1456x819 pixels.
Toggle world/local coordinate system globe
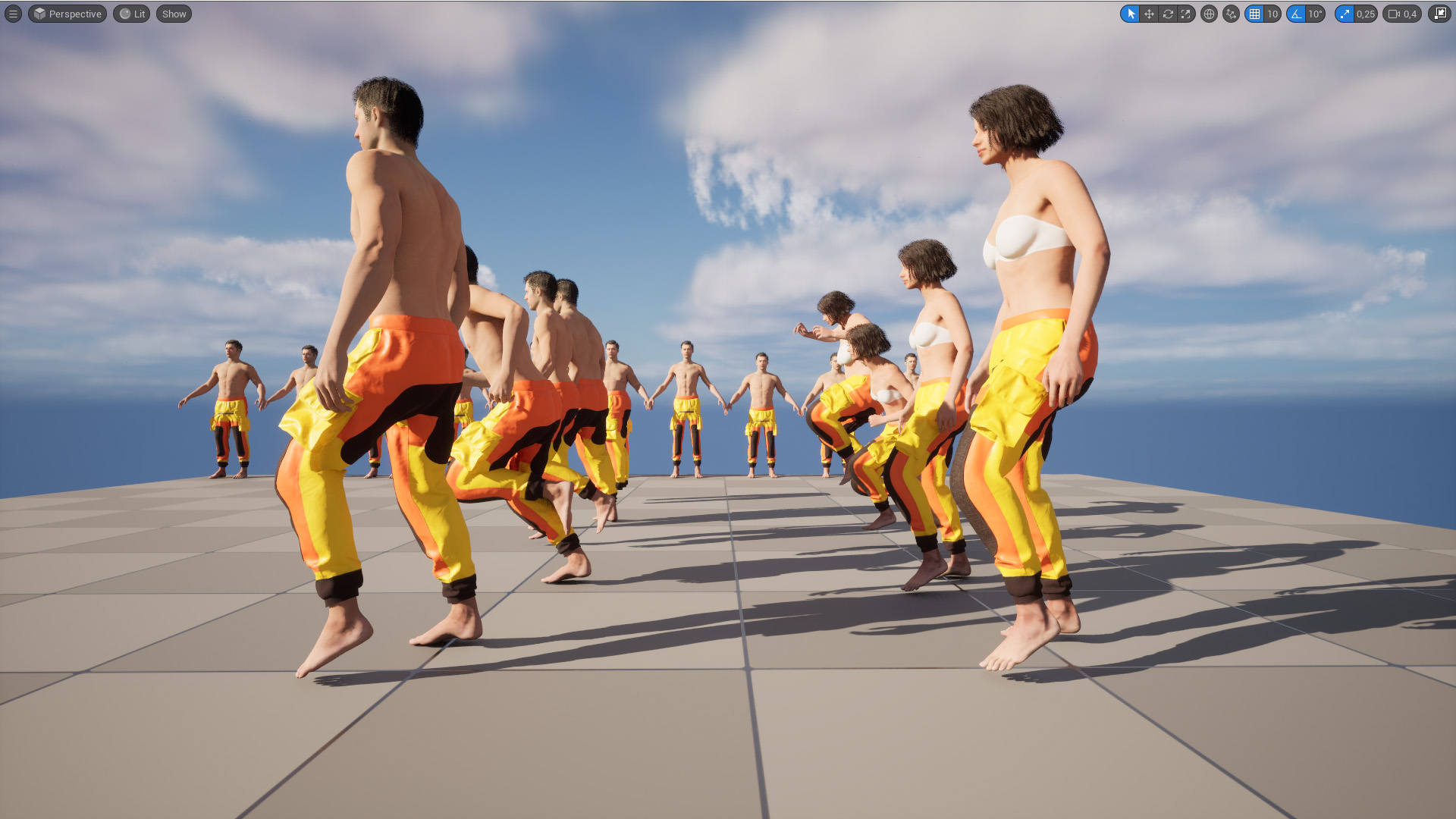(x=1208, y=14)
